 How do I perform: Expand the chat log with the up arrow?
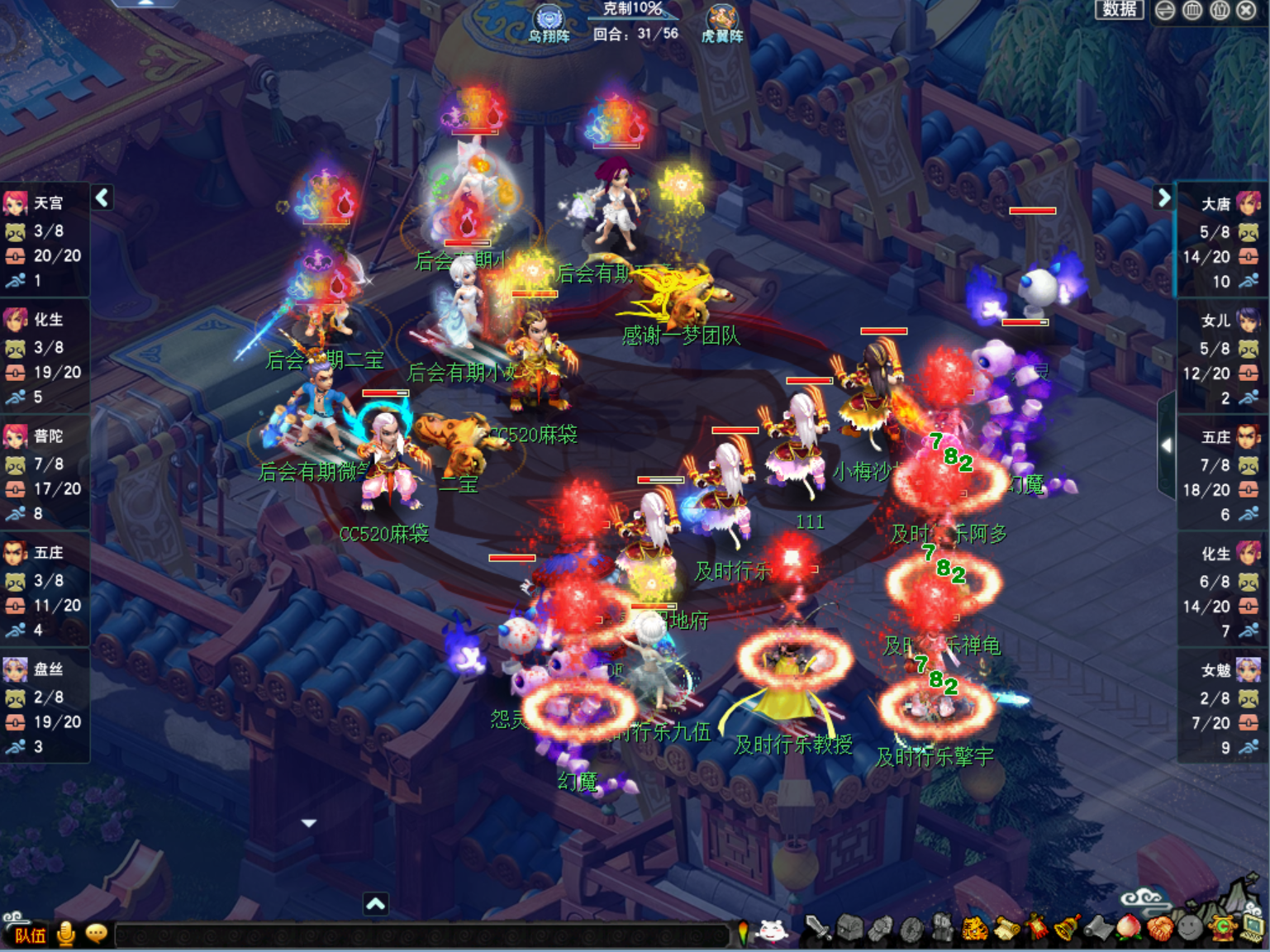[x=376, y=904]
